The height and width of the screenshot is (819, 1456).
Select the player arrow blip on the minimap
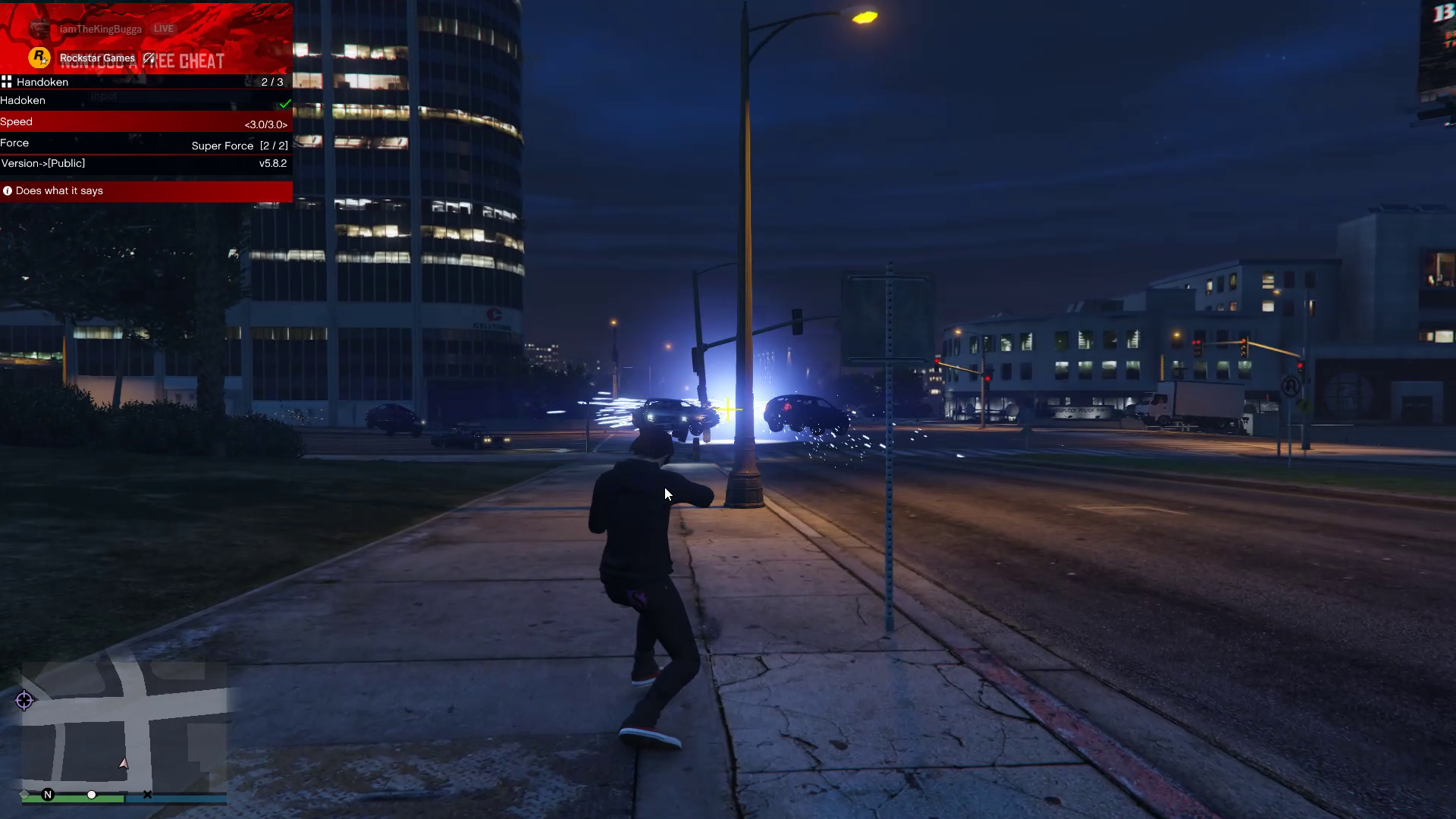pos(123,764)
